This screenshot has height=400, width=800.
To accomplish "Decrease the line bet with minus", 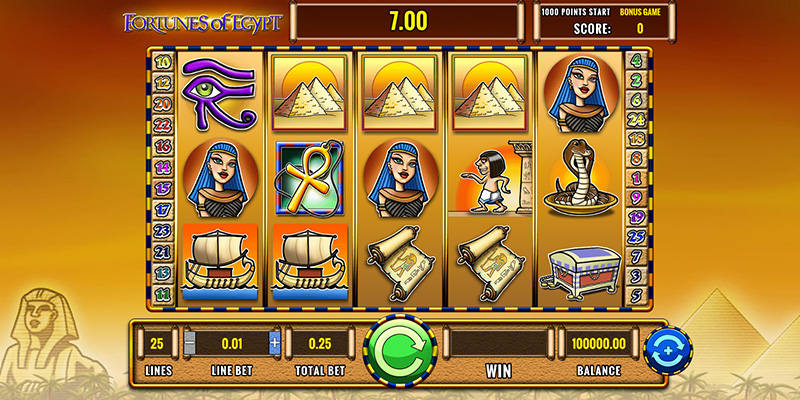I will click(190, 343).
